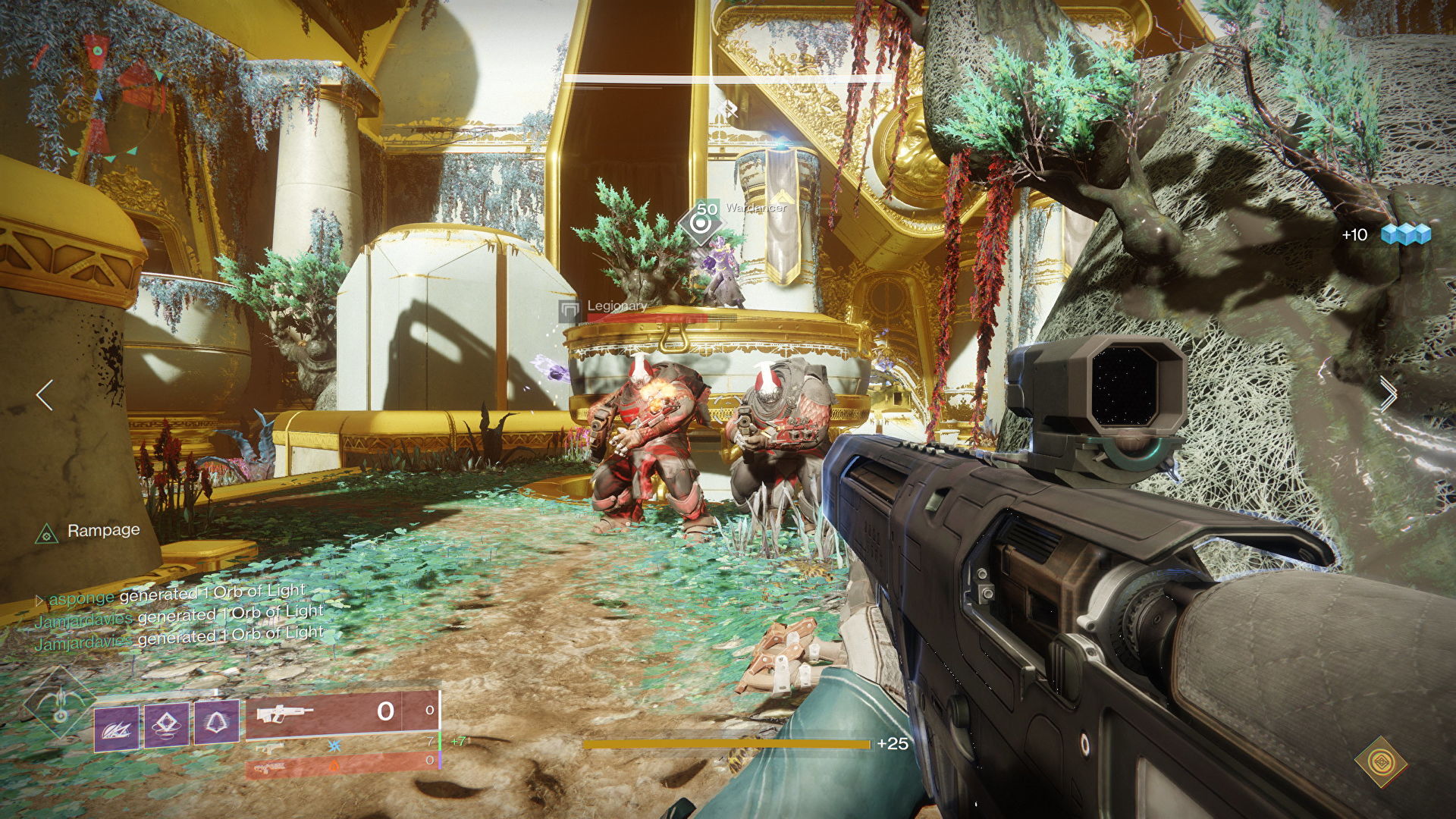This screenshot has width=1456, height=819.
Task: Select the power weapon slot icon
Action: click(x=269, y=767)
